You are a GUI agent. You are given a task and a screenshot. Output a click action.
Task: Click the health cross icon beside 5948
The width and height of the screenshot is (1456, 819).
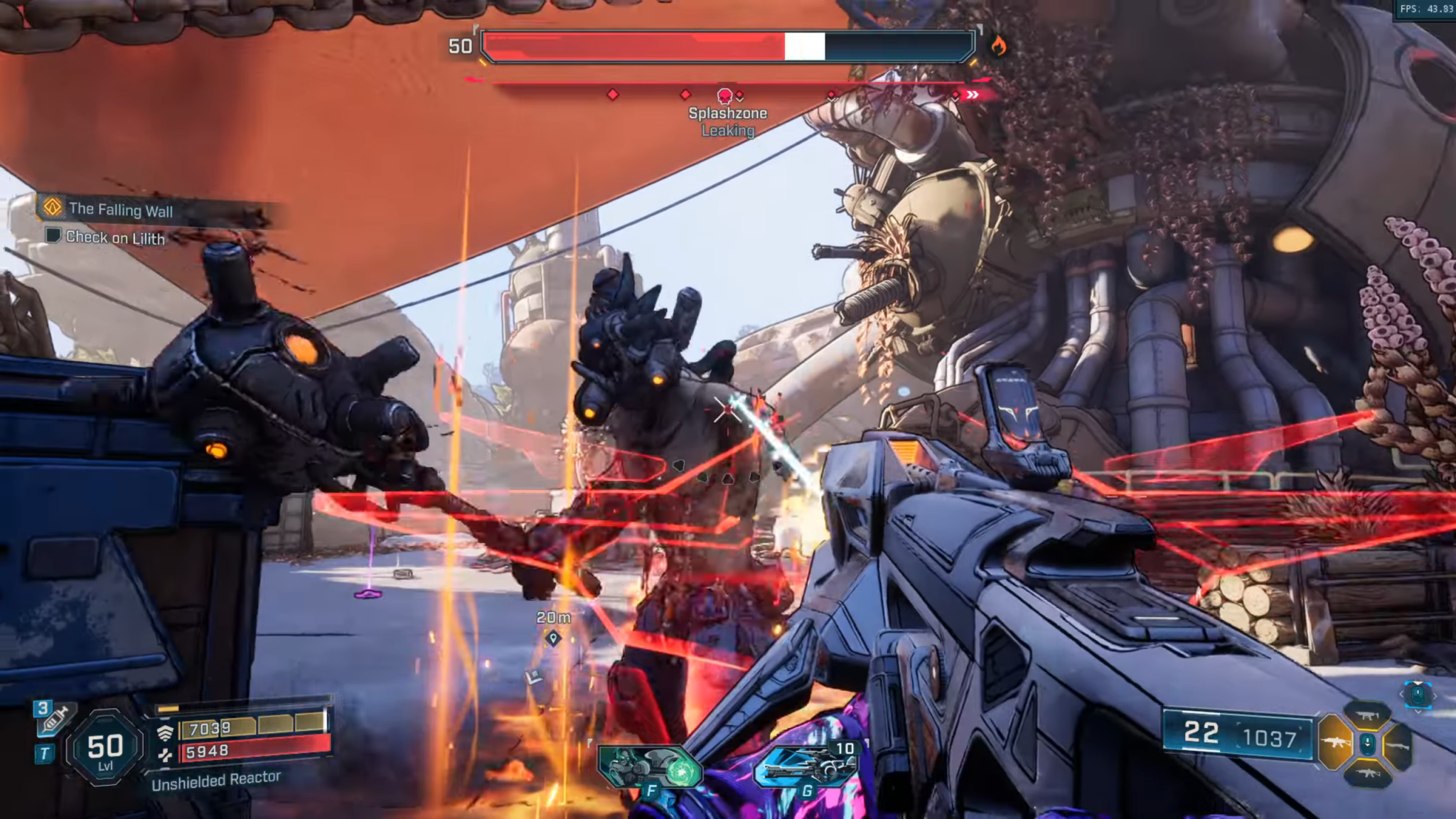166,756
